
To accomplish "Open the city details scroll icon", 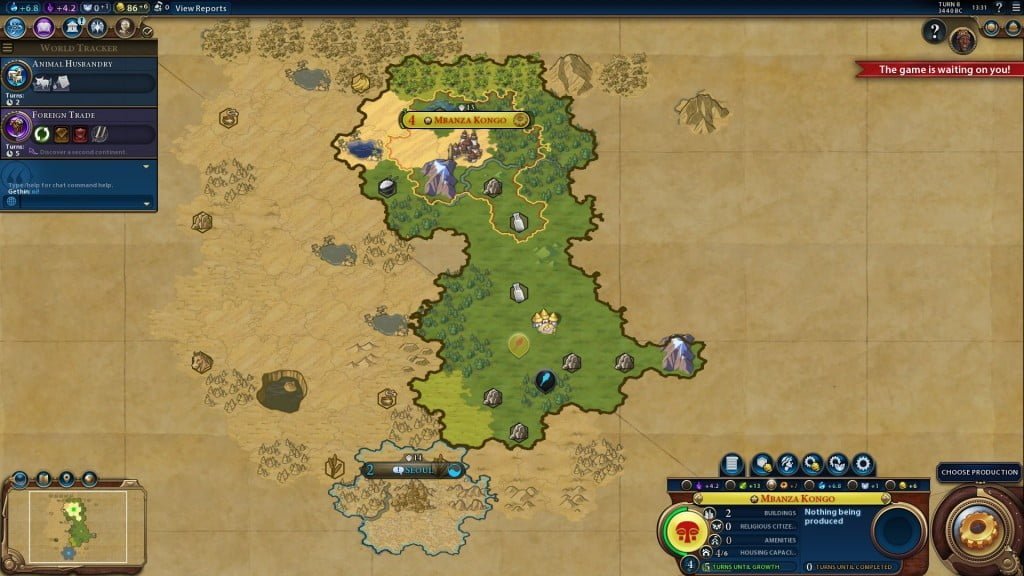I will (x=732, y=463).
